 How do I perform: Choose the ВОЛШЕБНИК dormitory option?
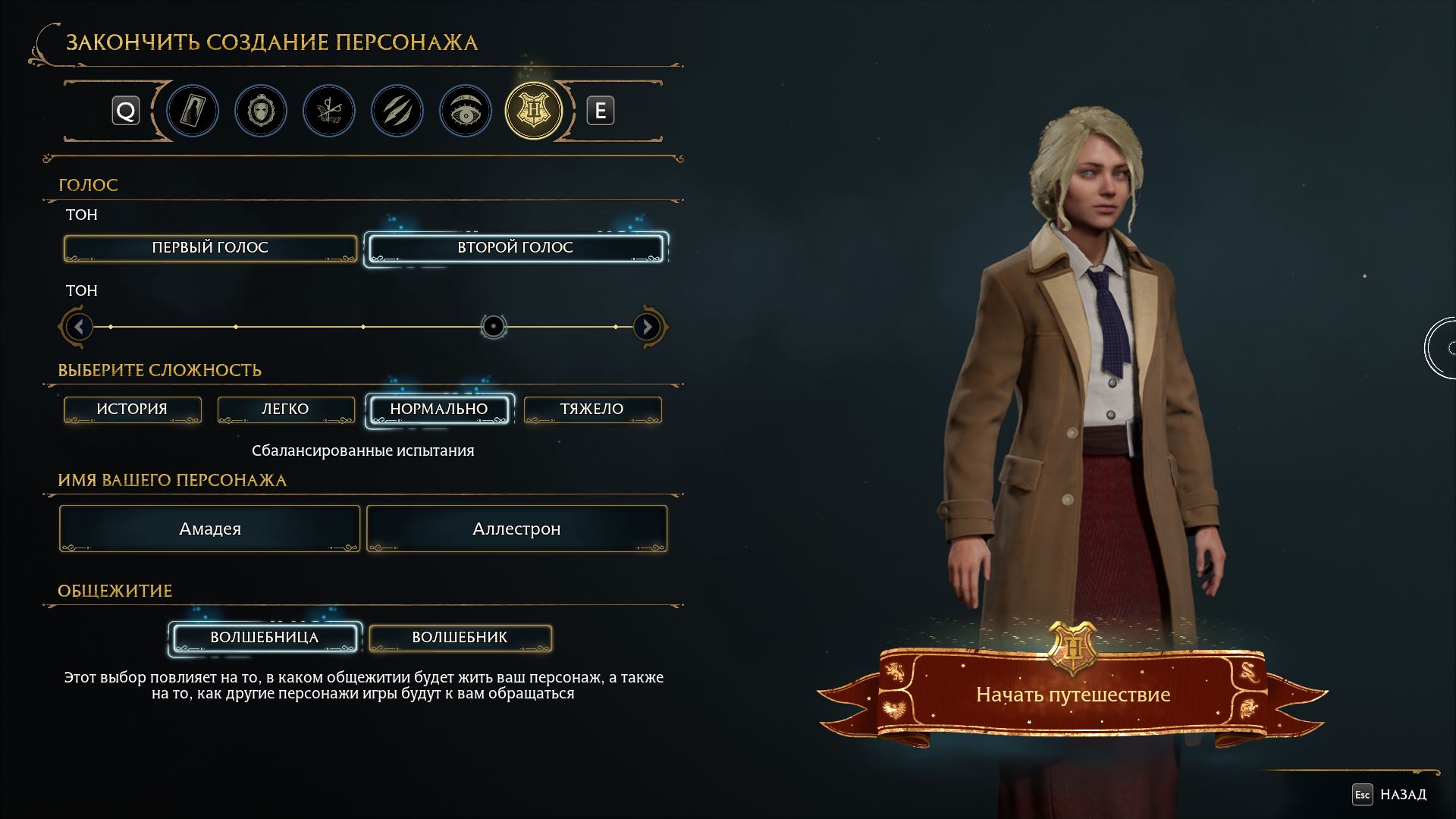(460, 638)
